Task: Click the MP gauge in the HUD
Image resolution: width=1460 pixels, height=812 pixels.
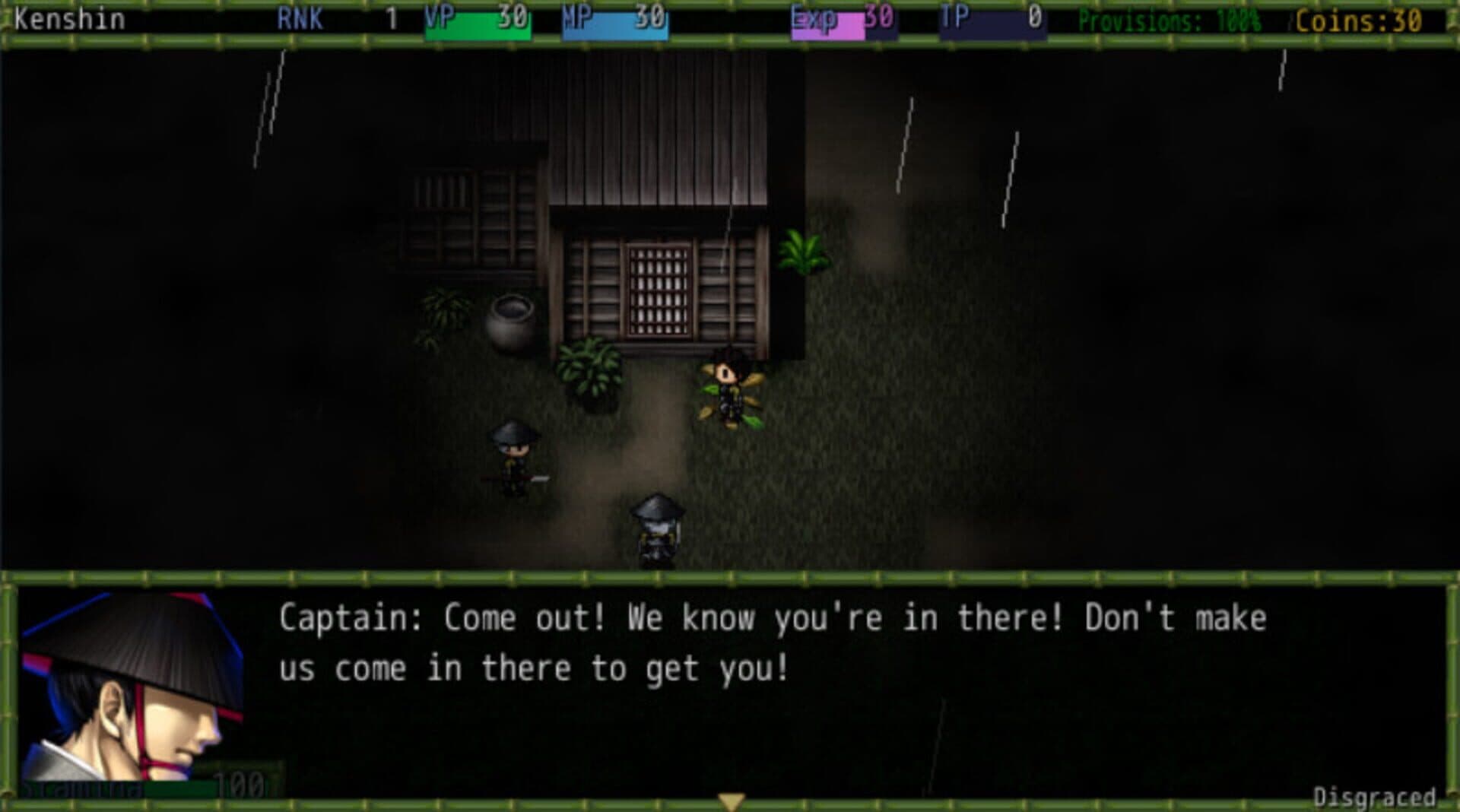Action: [x=616, y=21]
